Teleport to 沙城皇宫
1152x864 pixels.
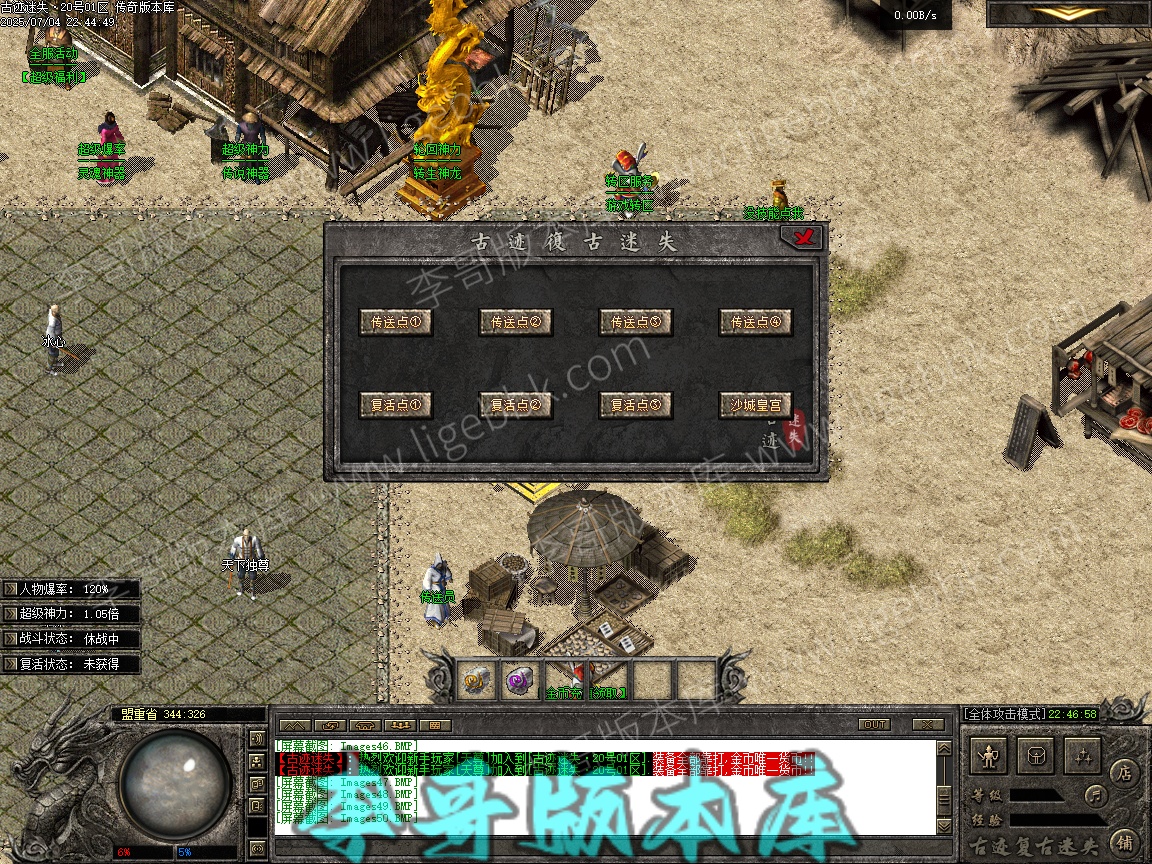756,405
